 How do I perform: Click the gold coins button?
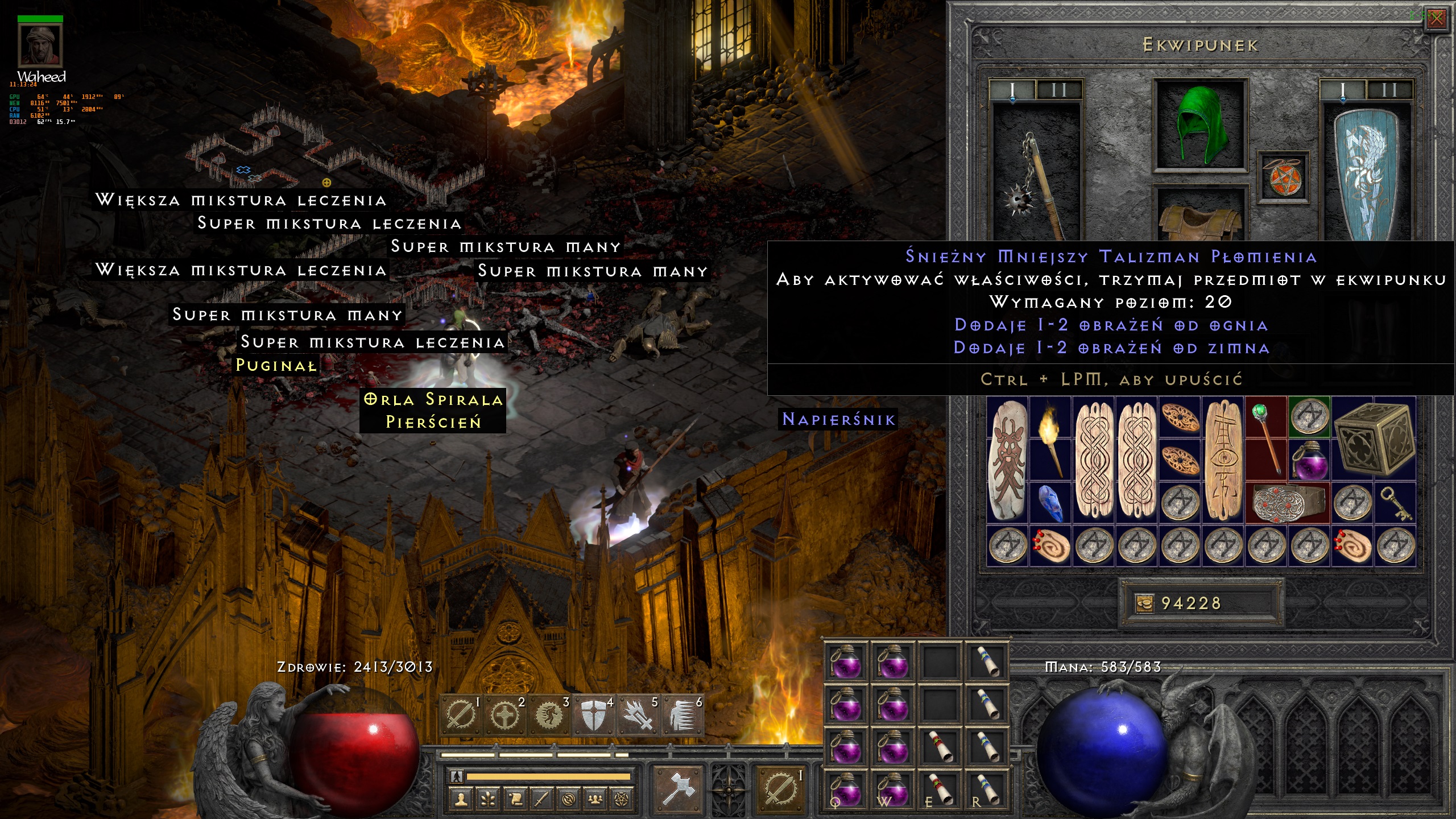1145,603
